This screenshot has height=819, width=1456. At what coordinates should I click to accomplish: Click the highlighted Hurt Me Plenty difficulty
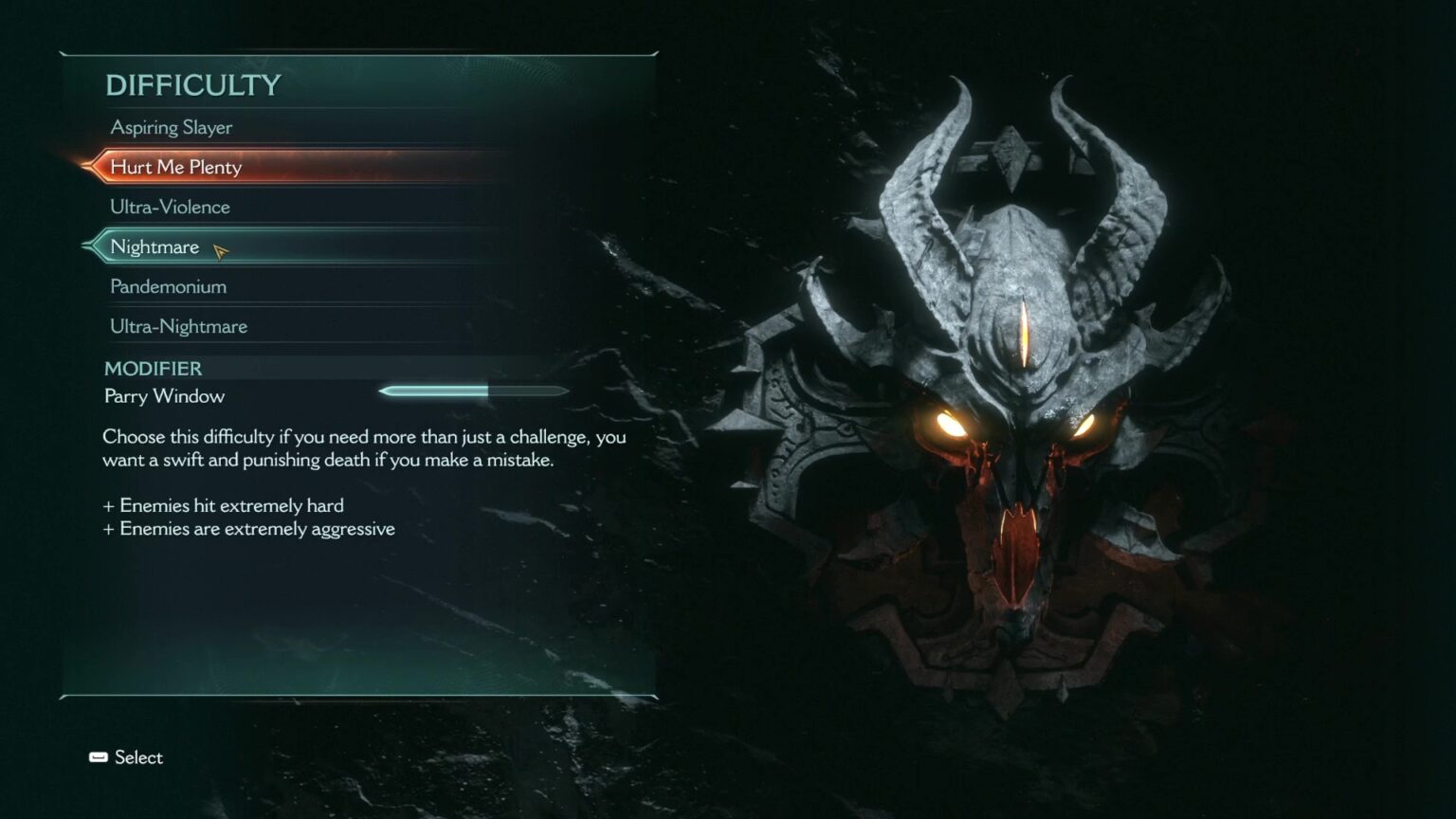click(x=176, y=167)
